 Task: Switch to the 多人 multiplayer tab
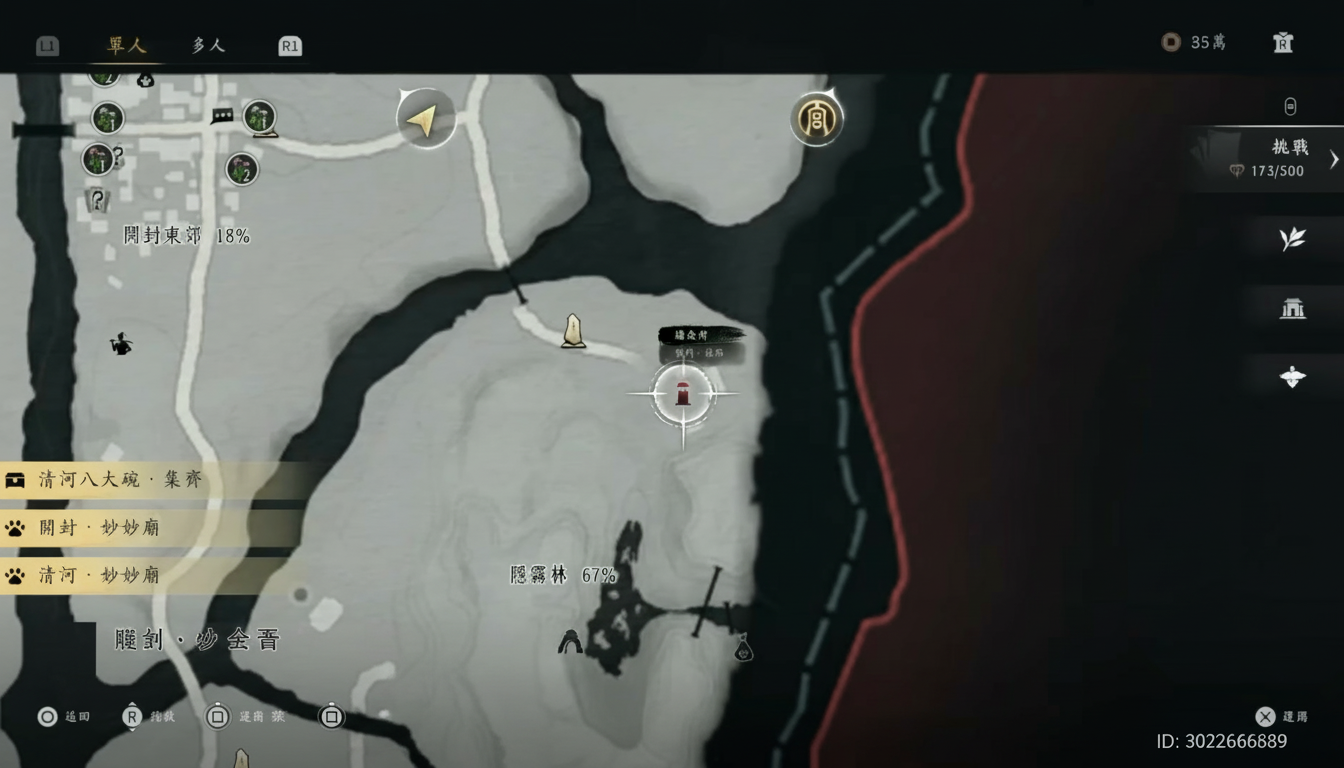point(207,45)
